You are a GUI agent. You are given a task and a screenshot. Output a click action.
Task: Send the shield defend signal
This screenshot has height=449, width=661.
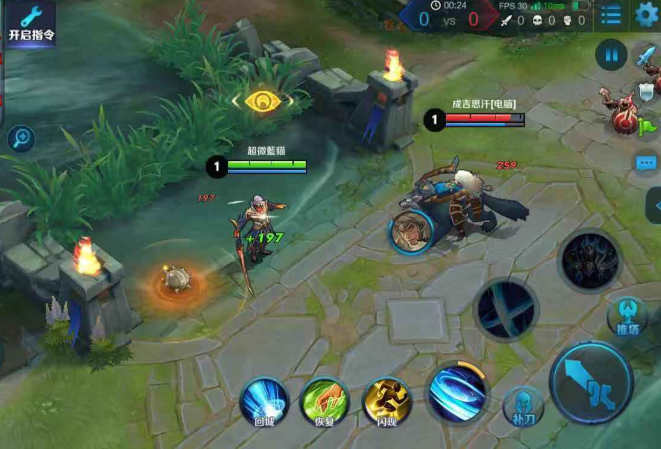pos(644,92)
